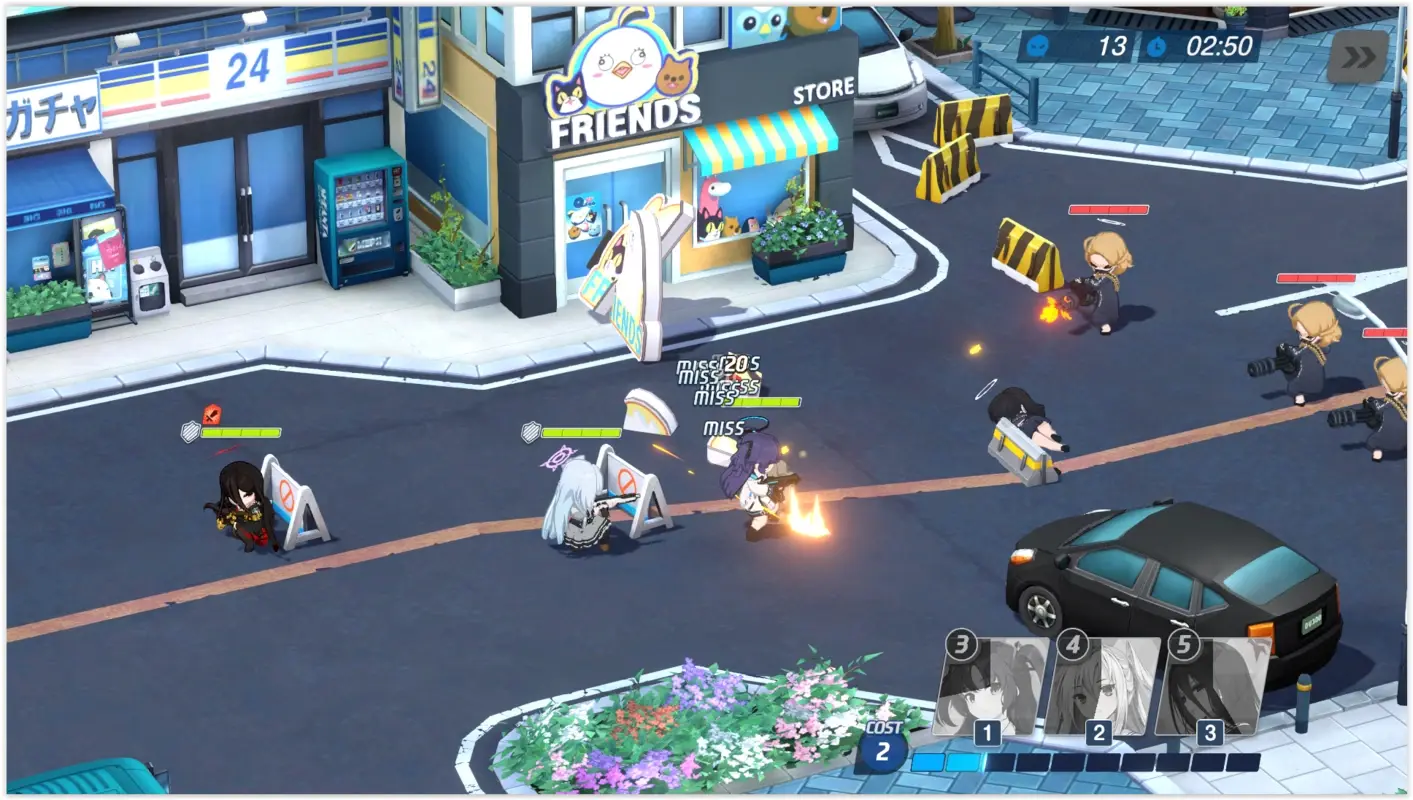Click the shield icon on the leftmost student's health bar
This screenshot has width=1413, height=800.
191,433
